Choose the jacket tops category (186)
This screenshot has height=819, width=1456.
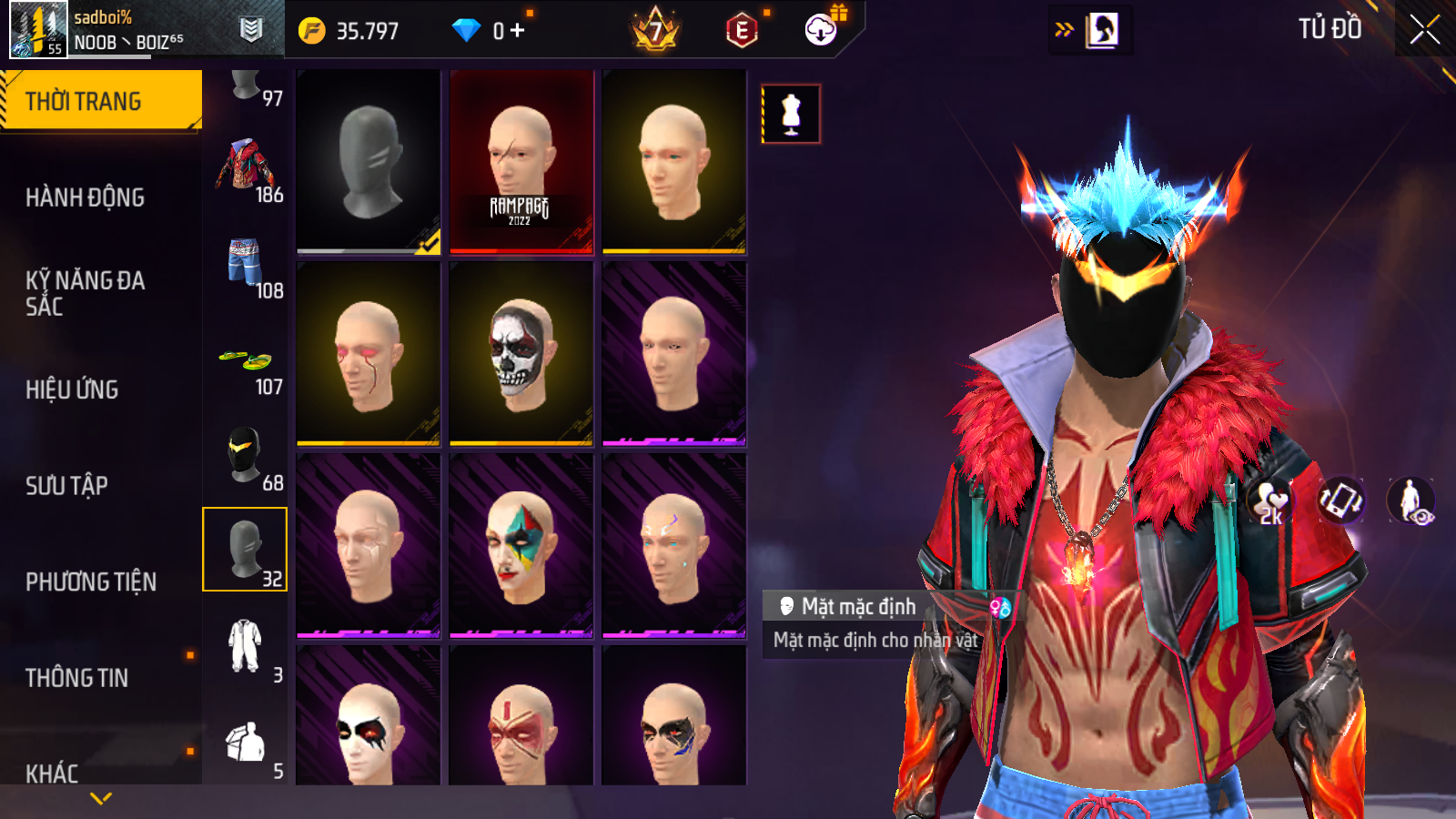(246, 169)
